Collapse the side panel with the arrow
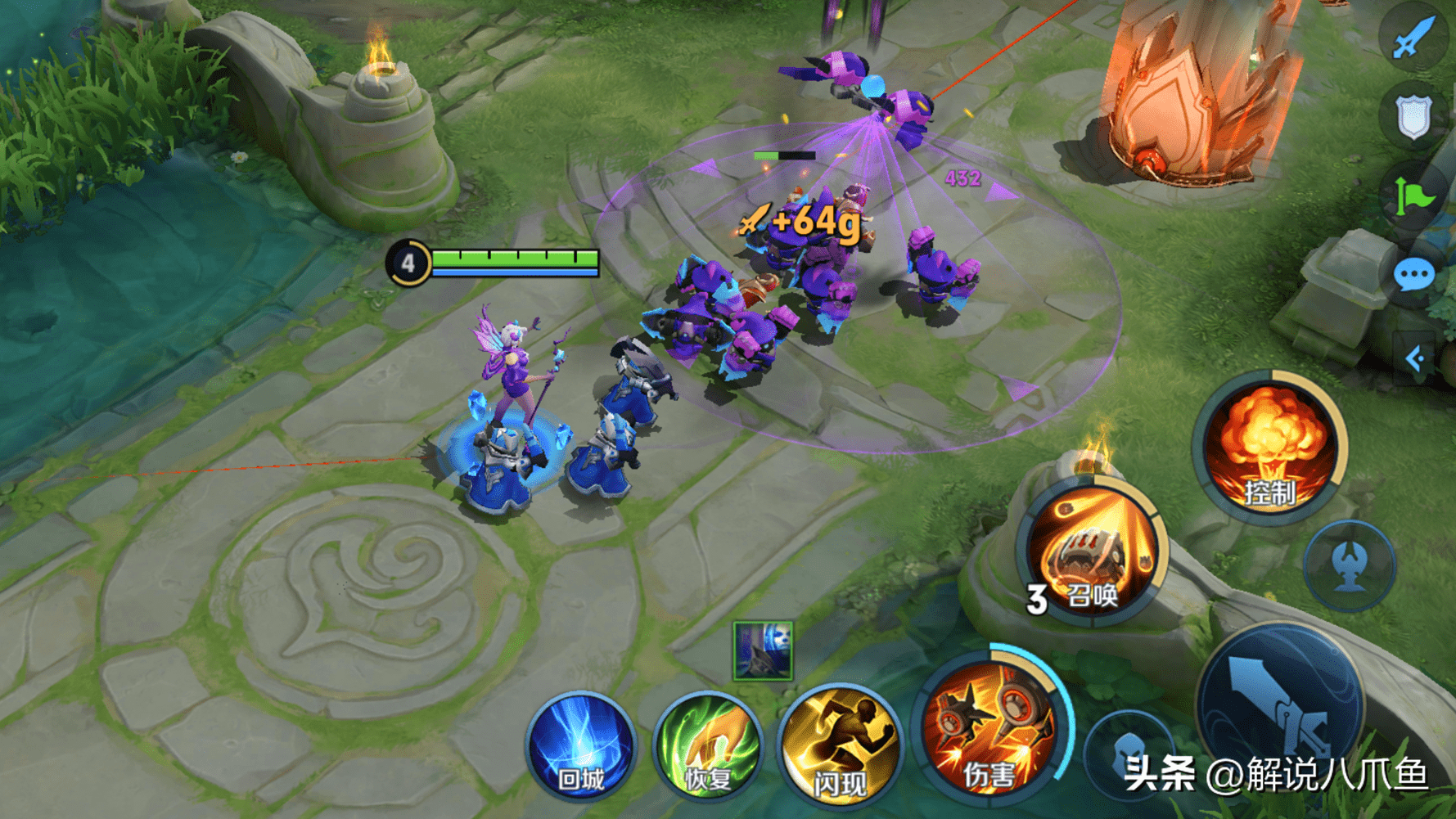 tap(1414, 358)
